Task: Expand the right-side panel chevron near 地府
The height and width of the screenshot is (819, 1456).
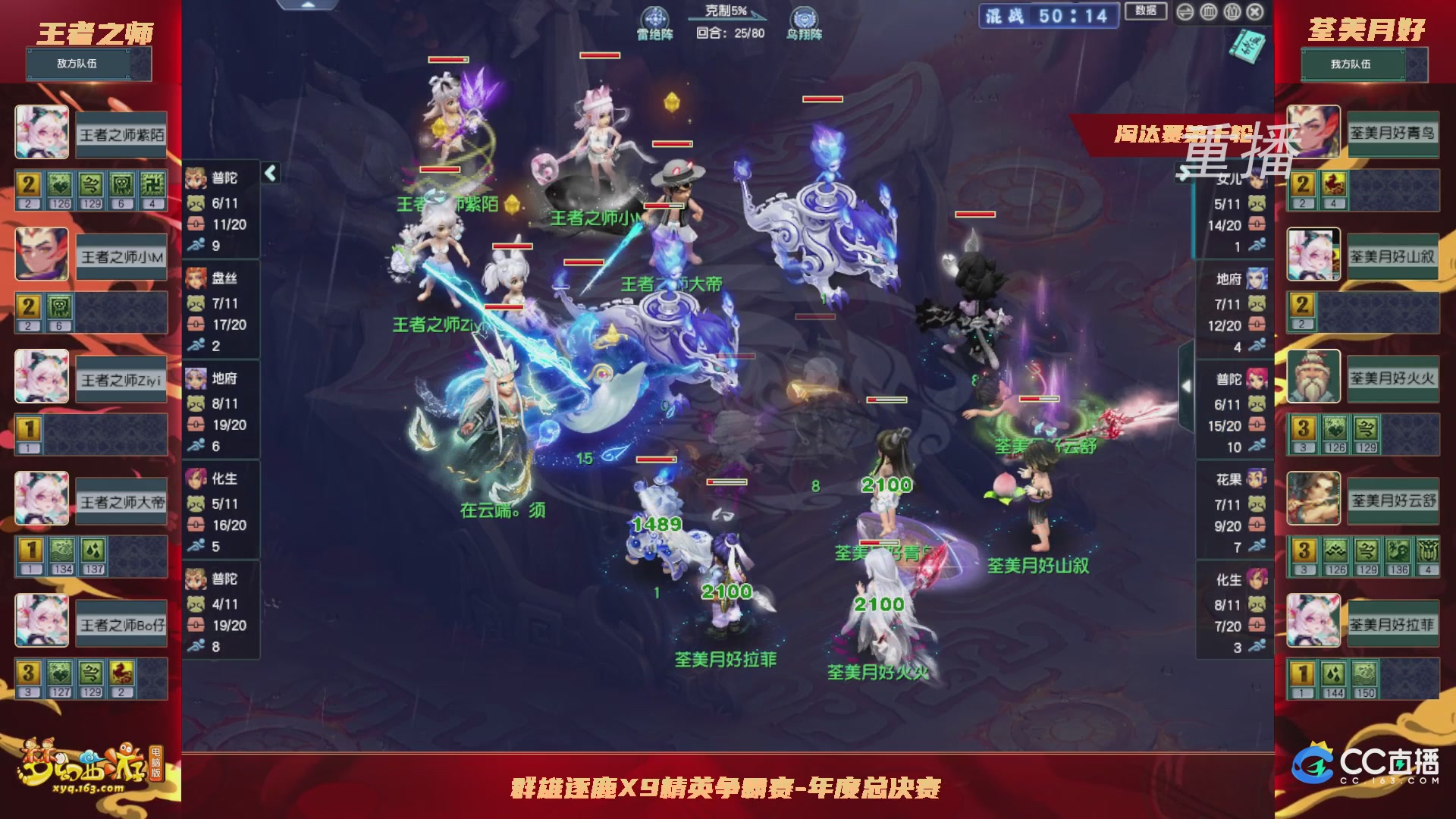Action: 1187,385
